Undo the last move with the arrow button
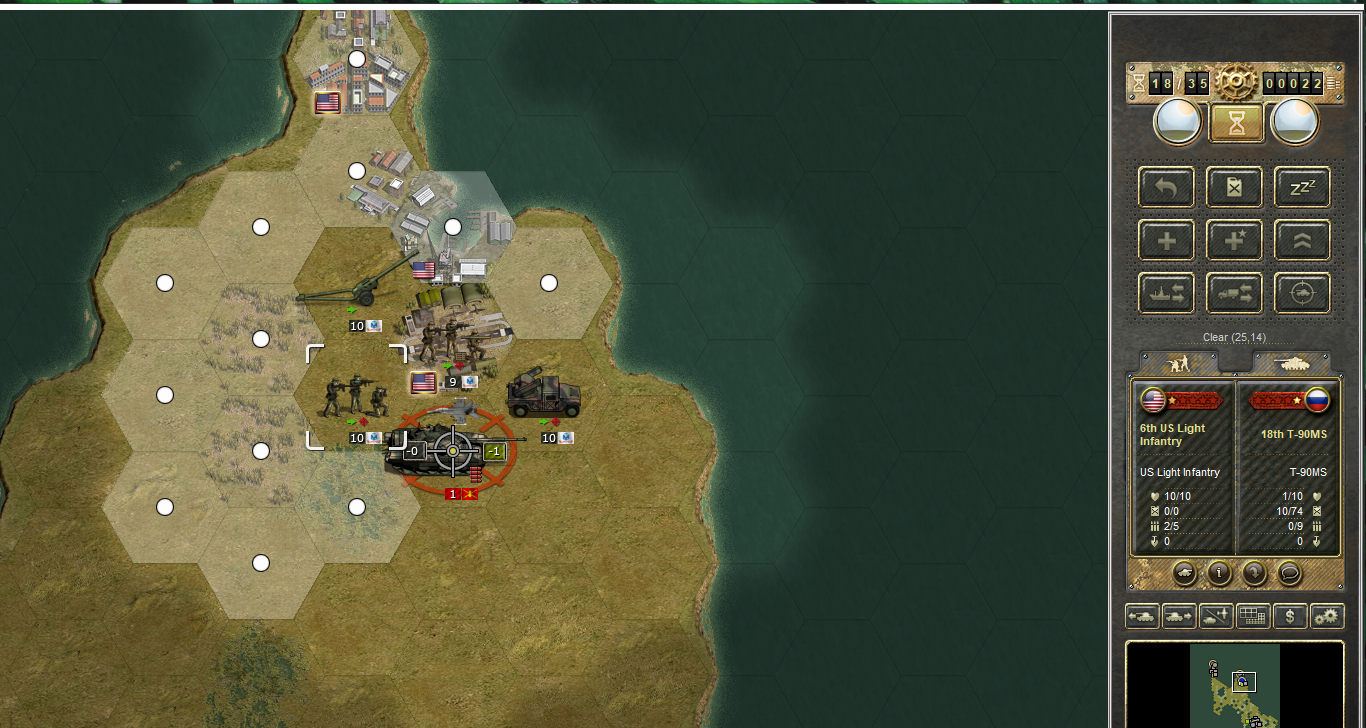The width and height of the screenshot is (1366, 728). coord(1166,187)
